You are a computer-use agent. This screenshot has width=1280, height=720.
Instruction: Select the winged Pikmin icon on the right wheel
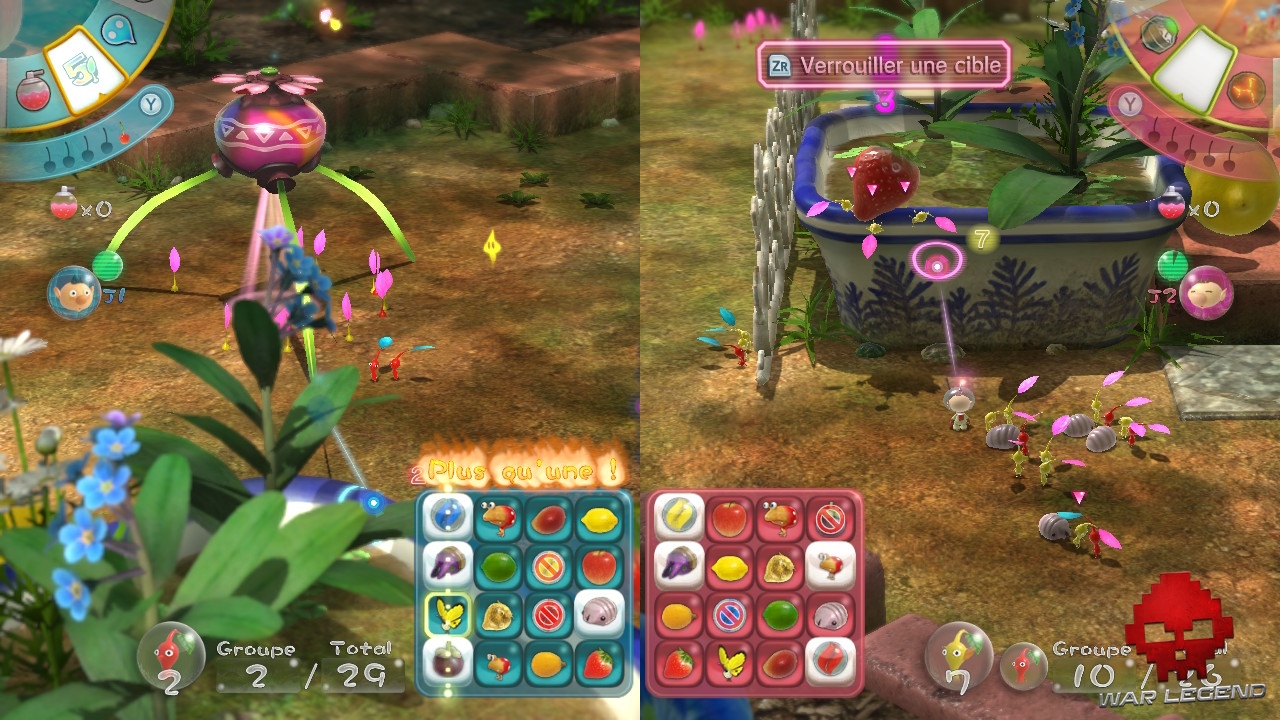(x=1245, y=89)
